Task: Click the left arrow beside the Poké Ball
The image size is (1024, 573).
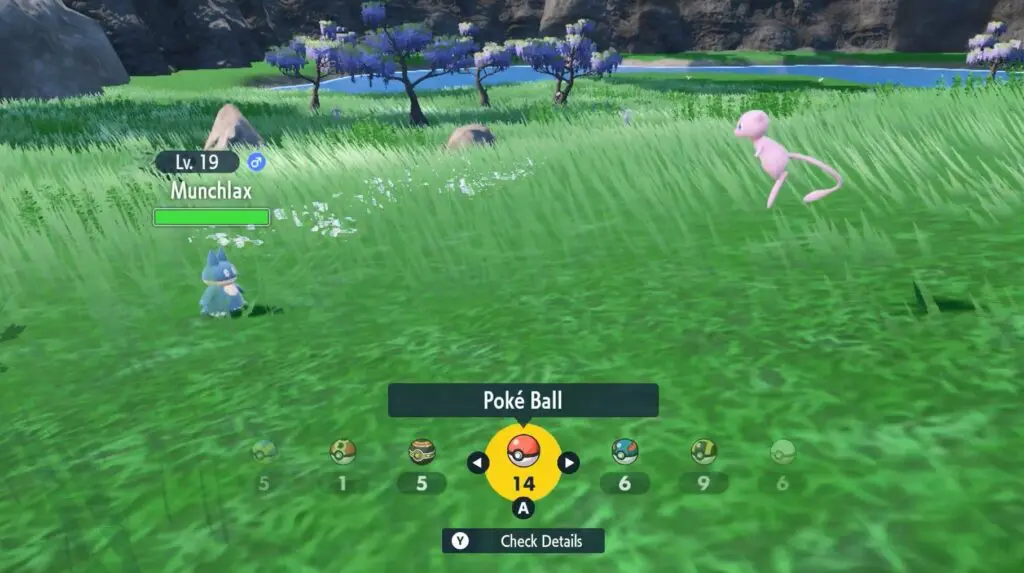Action: [x=478, y=462]
